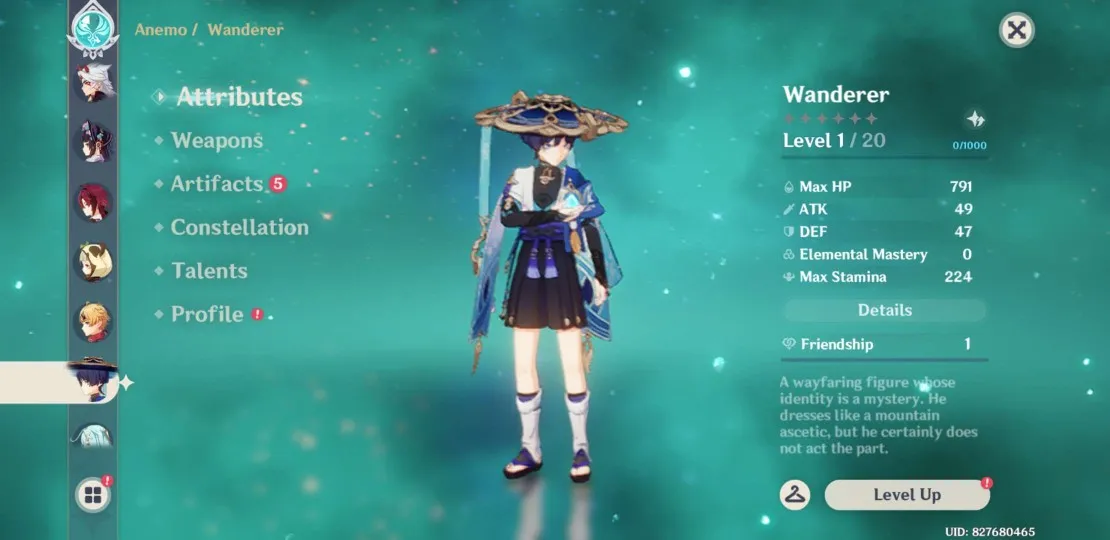Open the Friendship level row
The width and height of the screenshot is (1110, 540).
click(884, 344)
